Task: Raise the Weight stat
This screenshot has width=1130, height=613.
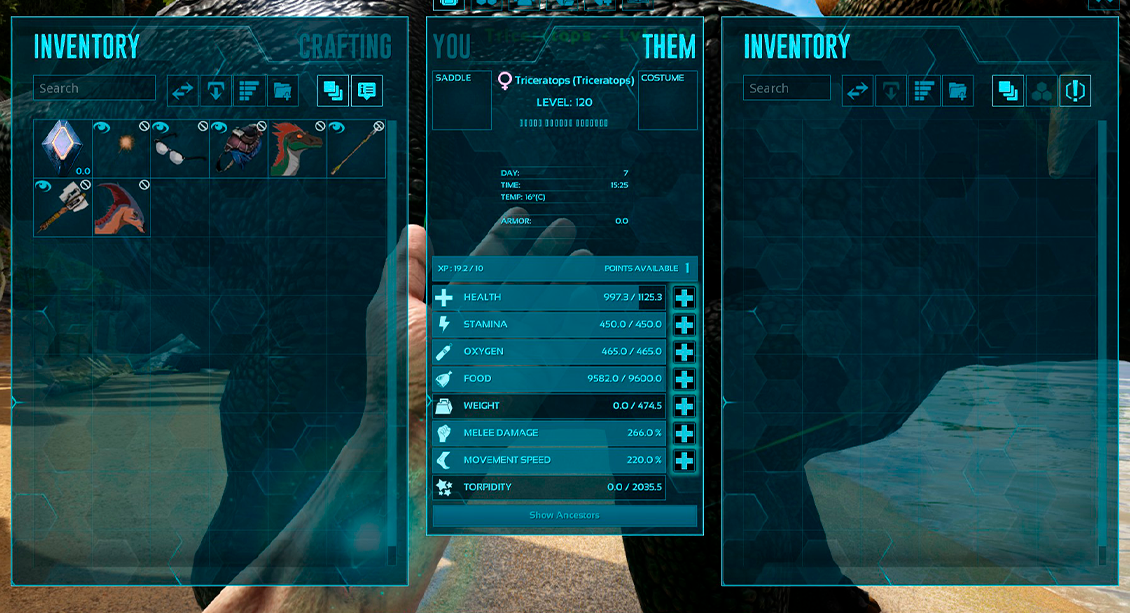Action: pos(684,406)
